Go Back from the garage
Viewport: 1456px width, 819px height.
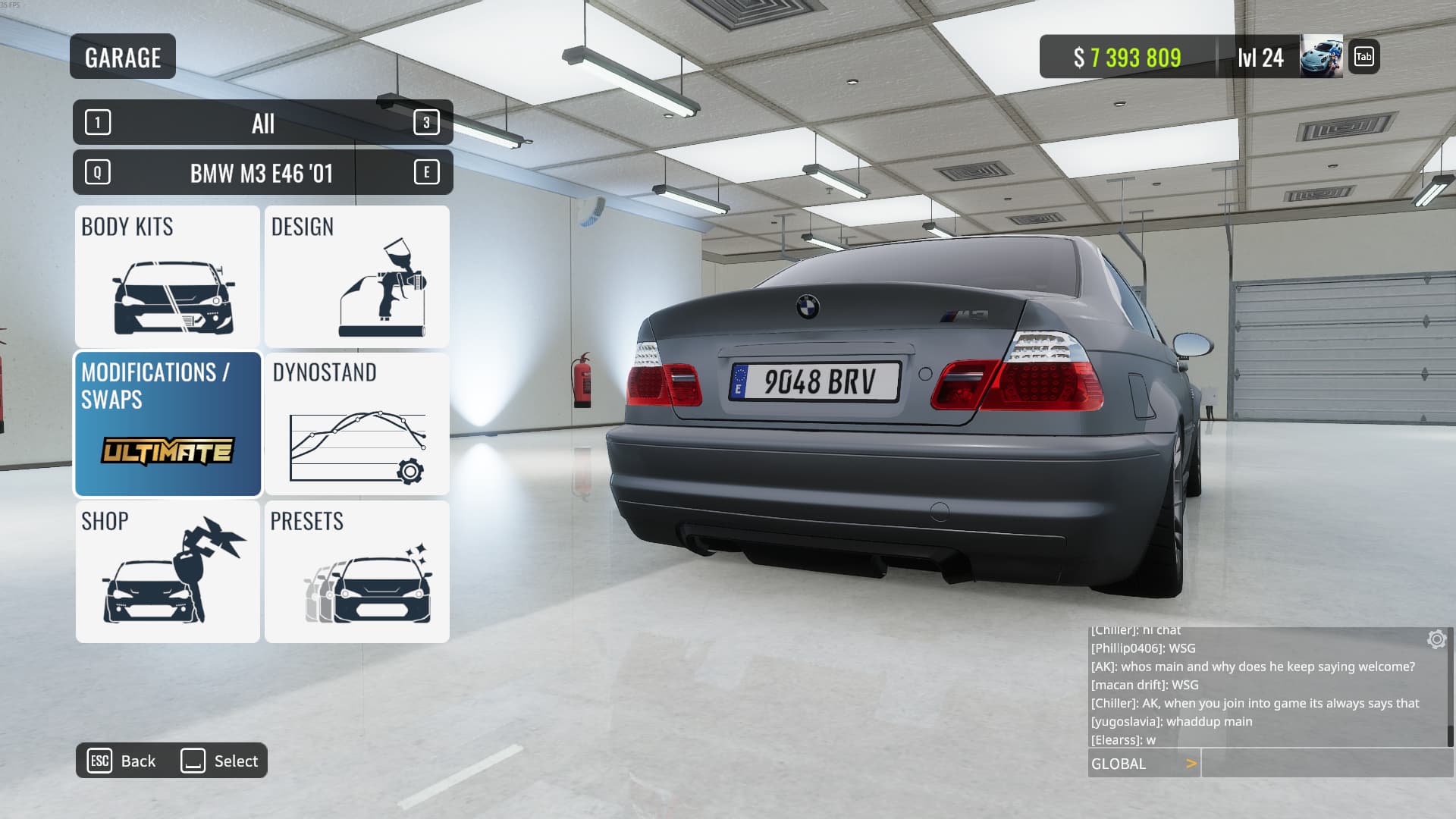point(123,761)
